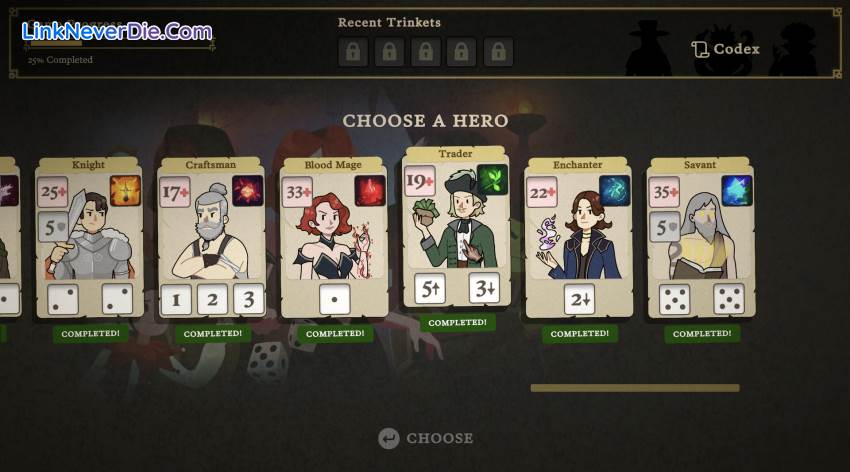Select the Knight hero card
This screenshot has height=472, width=850.
pos(89,238)
